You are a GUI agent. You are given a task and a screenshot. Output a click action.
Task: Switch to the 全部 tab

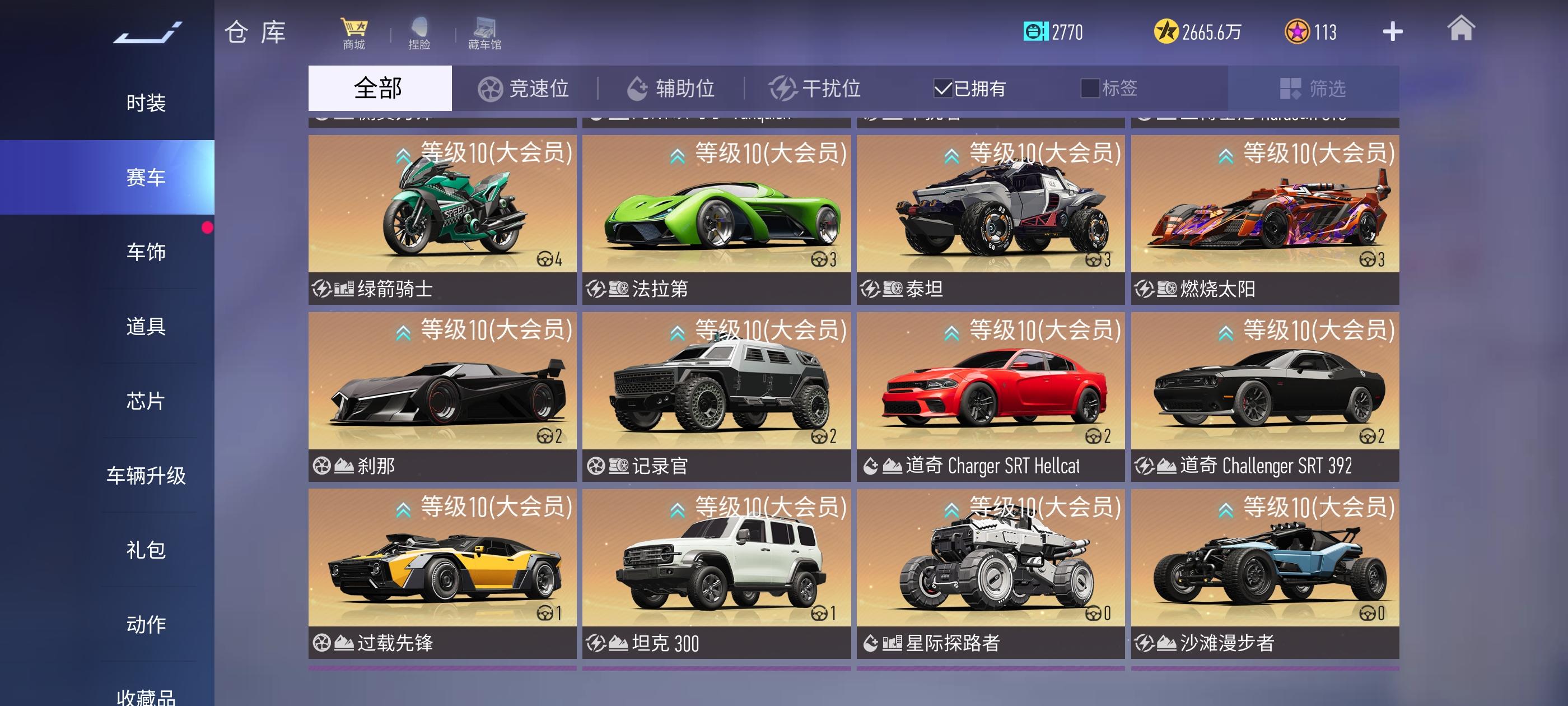point(379,89)
